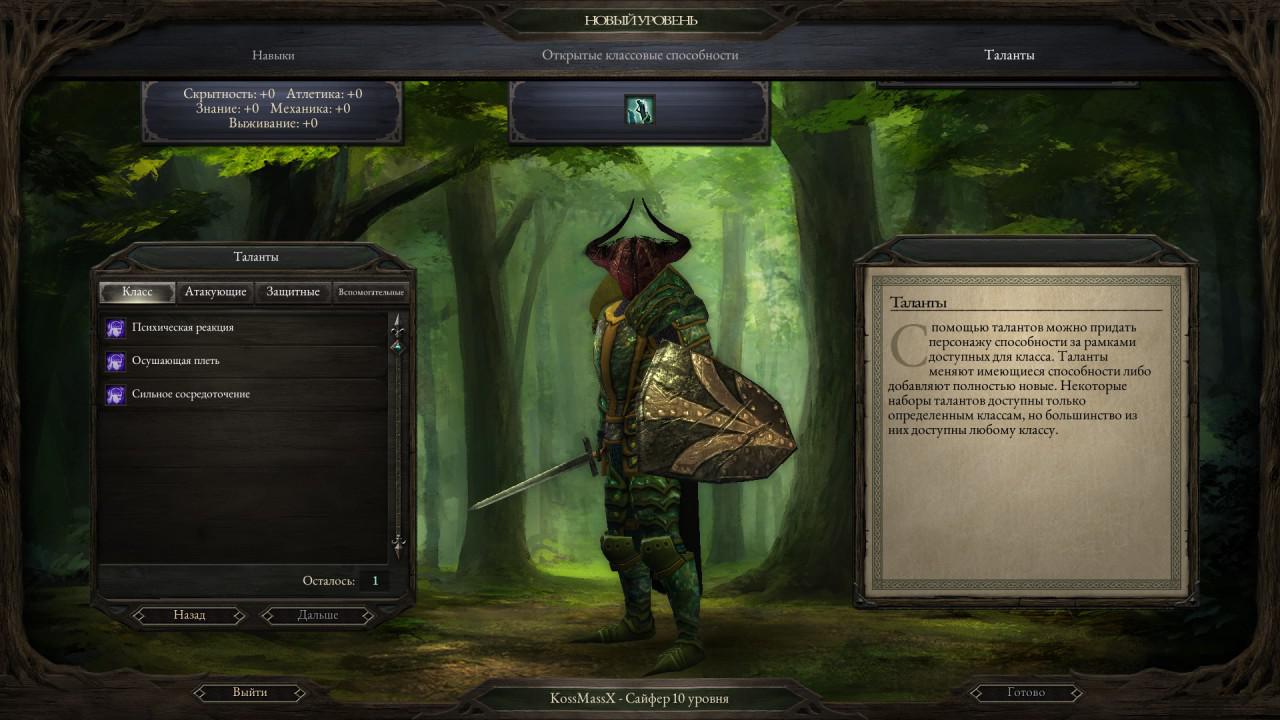Click the talent list's scroll-up arrow
Screen dimensions: 1280x720
tap(398, 325)
